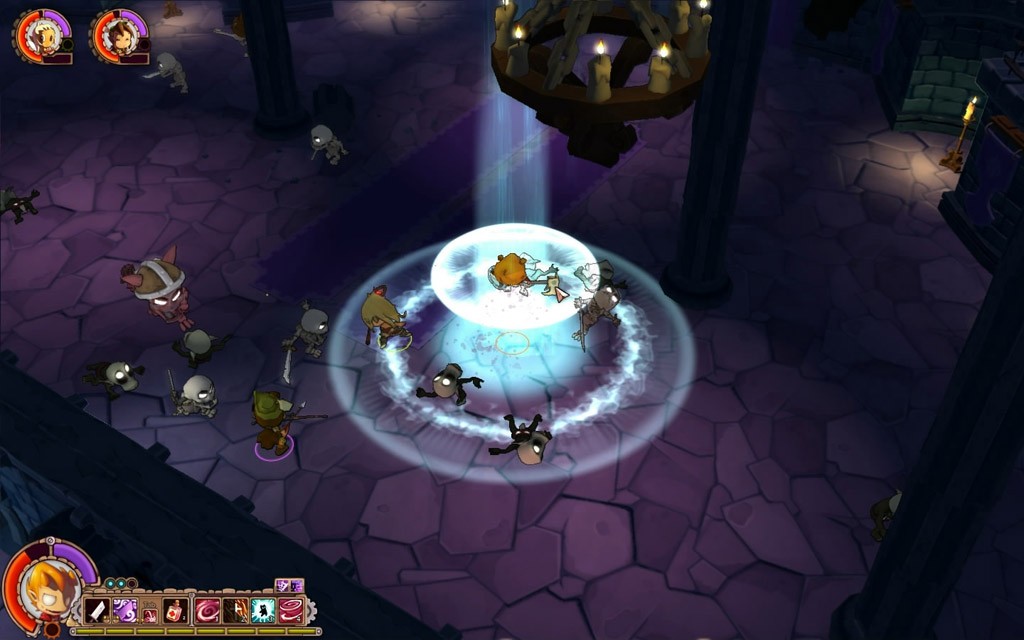Cast the glowing cyan silhouette ability
1024x640 pixels.
[263, 610]
